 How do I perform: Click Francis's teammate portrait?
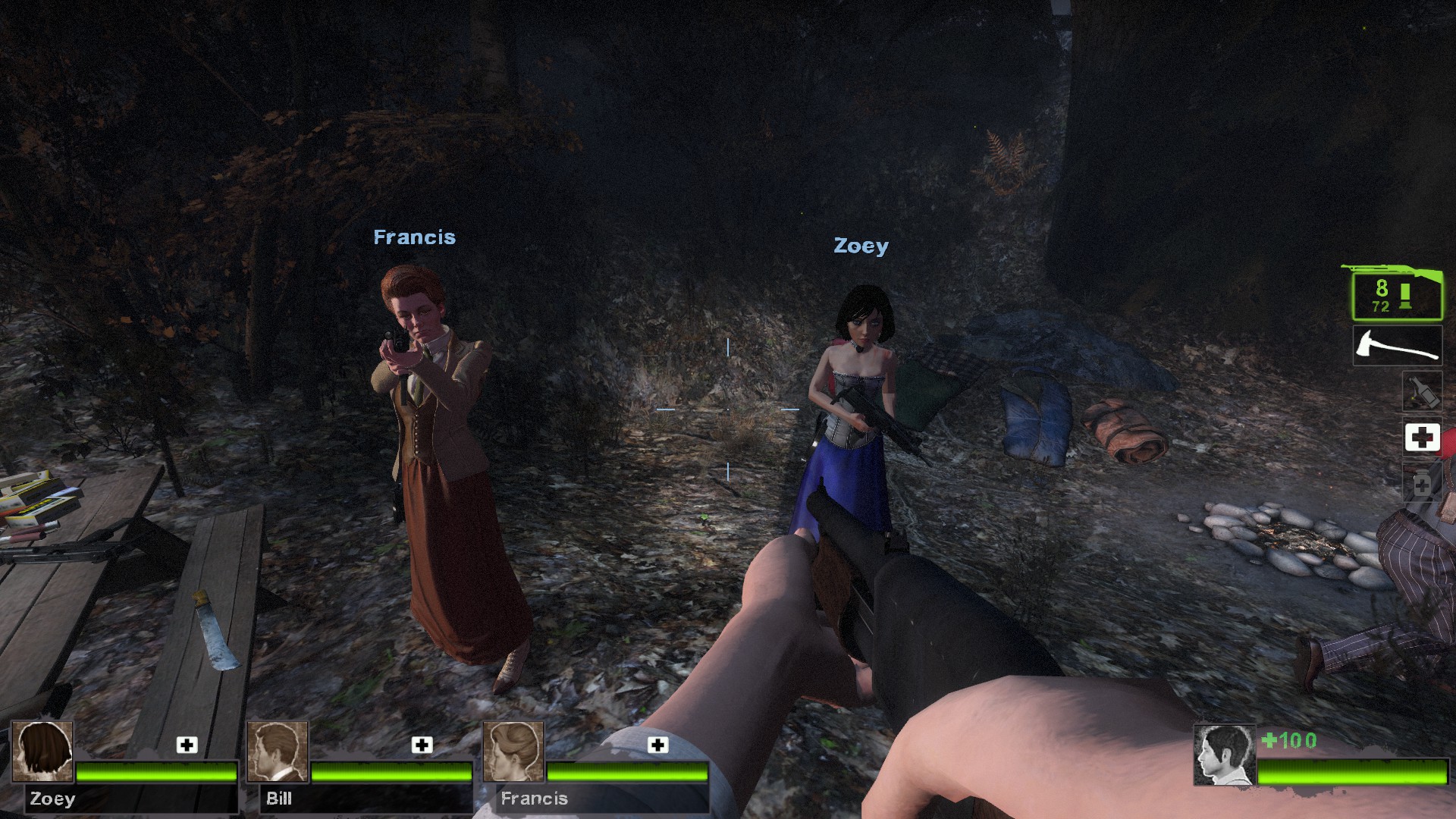click(x=514, y=752)
